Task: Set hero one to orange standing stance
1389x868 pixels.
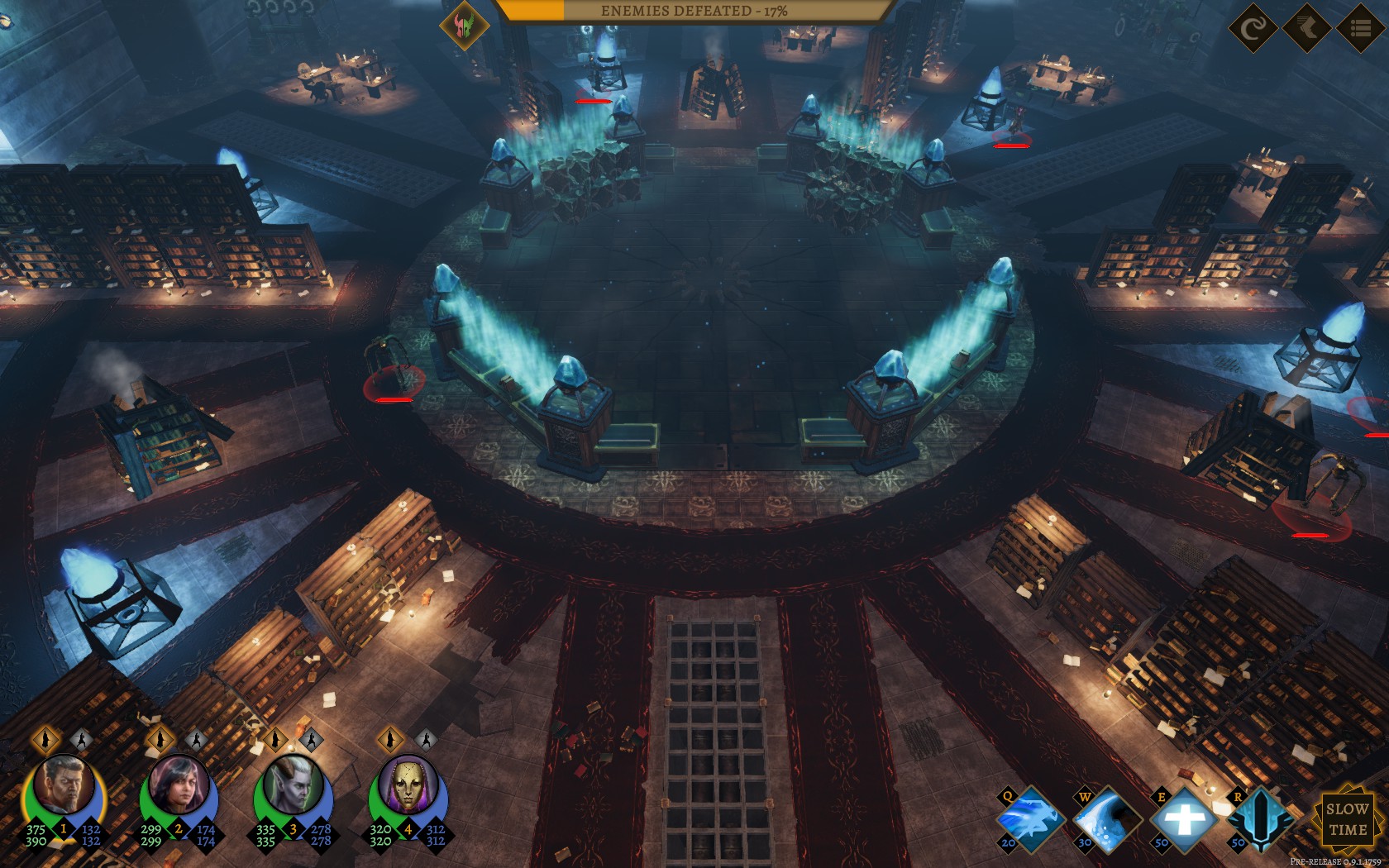Action: (46, 738)
